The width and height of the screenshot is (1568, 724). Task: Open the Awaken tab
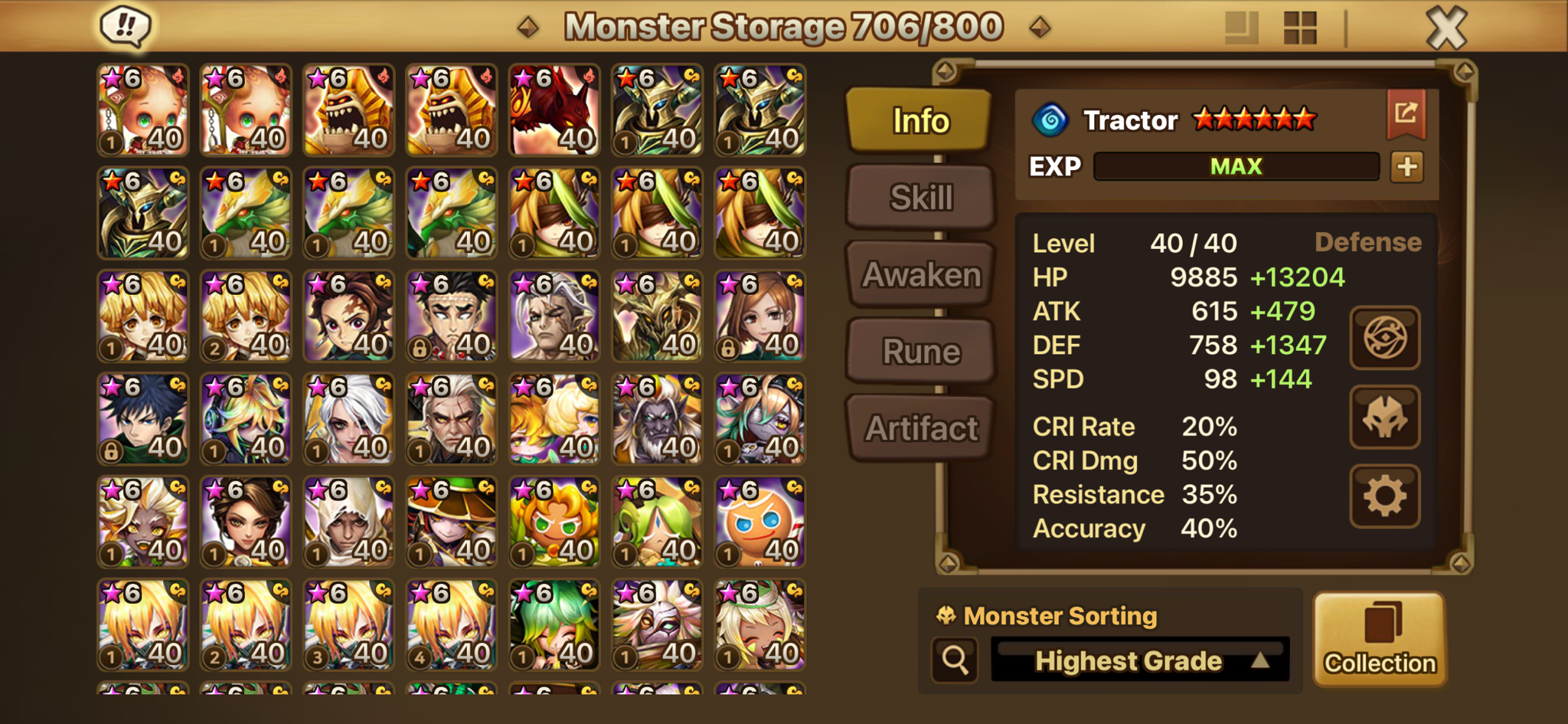pos(921,274)
